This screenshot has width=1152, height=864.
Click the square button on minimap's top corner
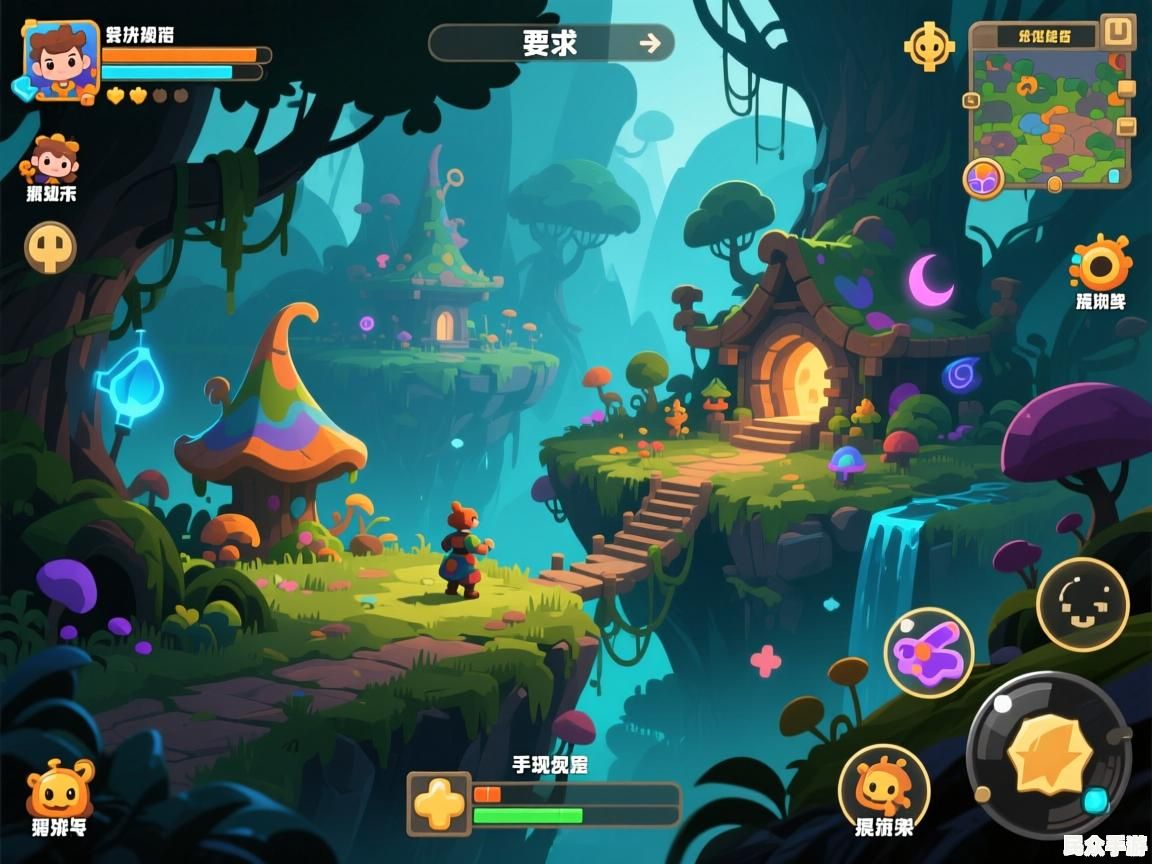pos(1116,30)
